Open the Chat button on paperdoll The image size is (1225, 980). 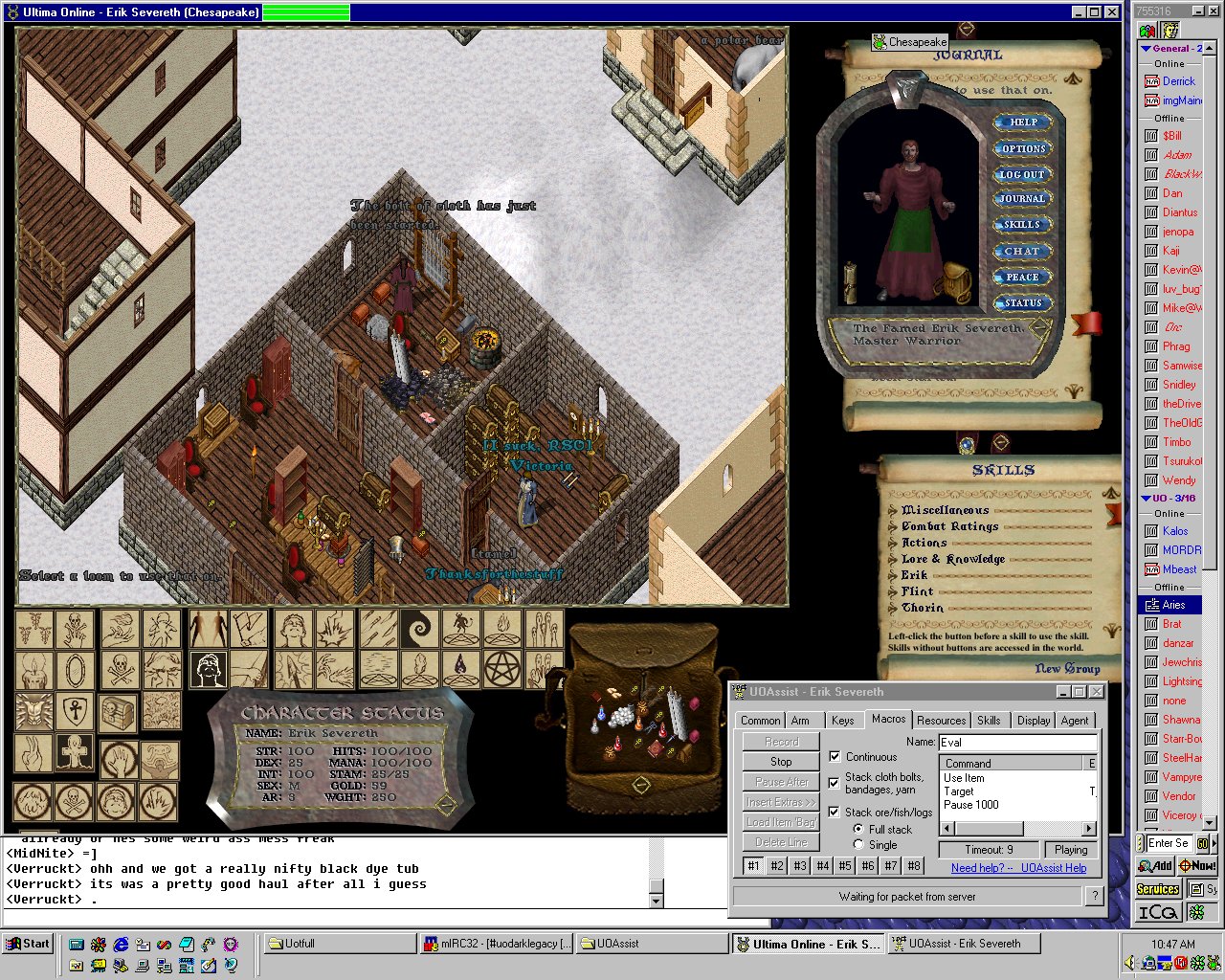pos(1022,251)
